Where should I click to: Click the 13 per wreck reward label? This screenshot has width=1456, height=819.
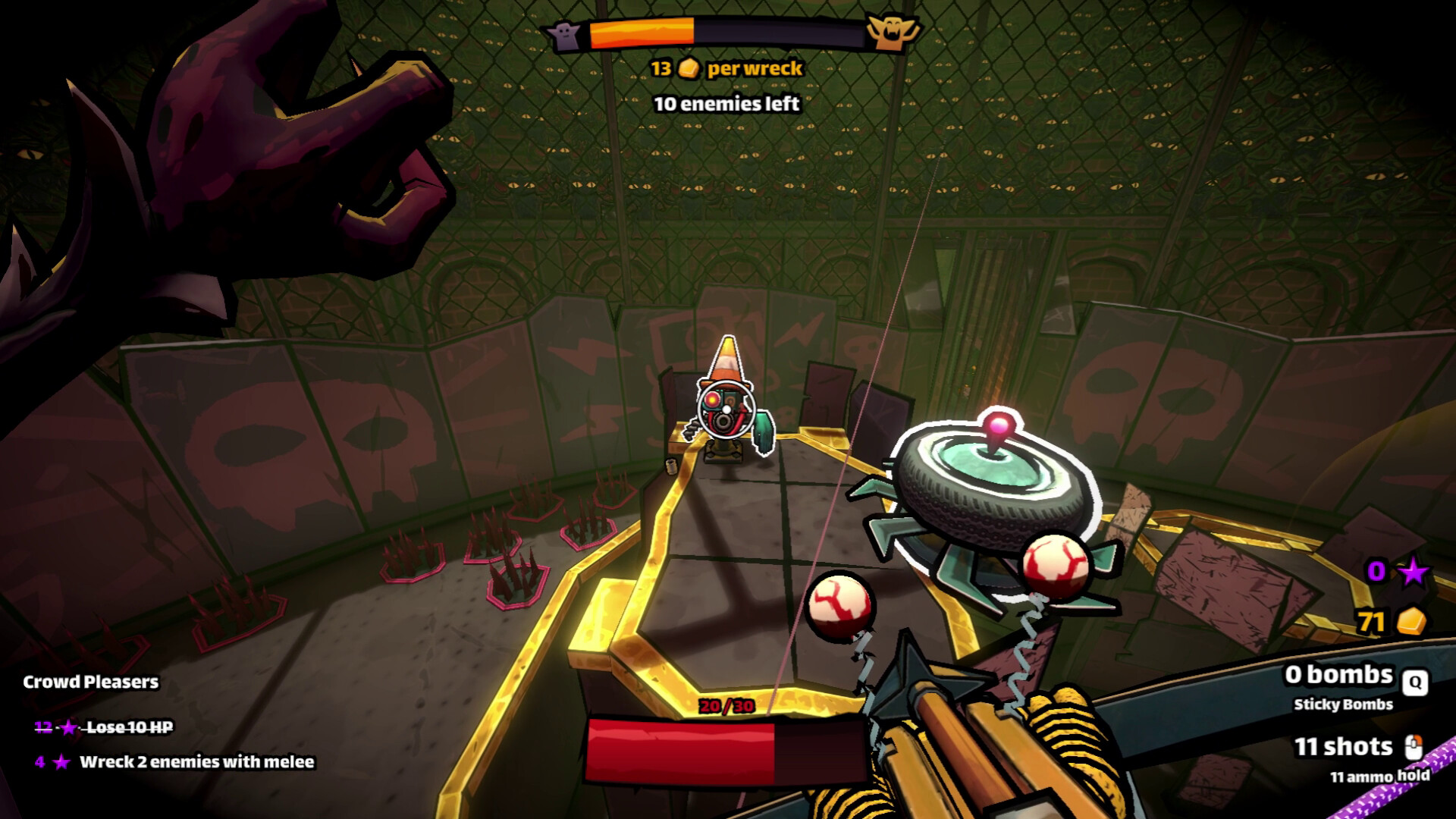pyautogui.click(x=728, y=68)
